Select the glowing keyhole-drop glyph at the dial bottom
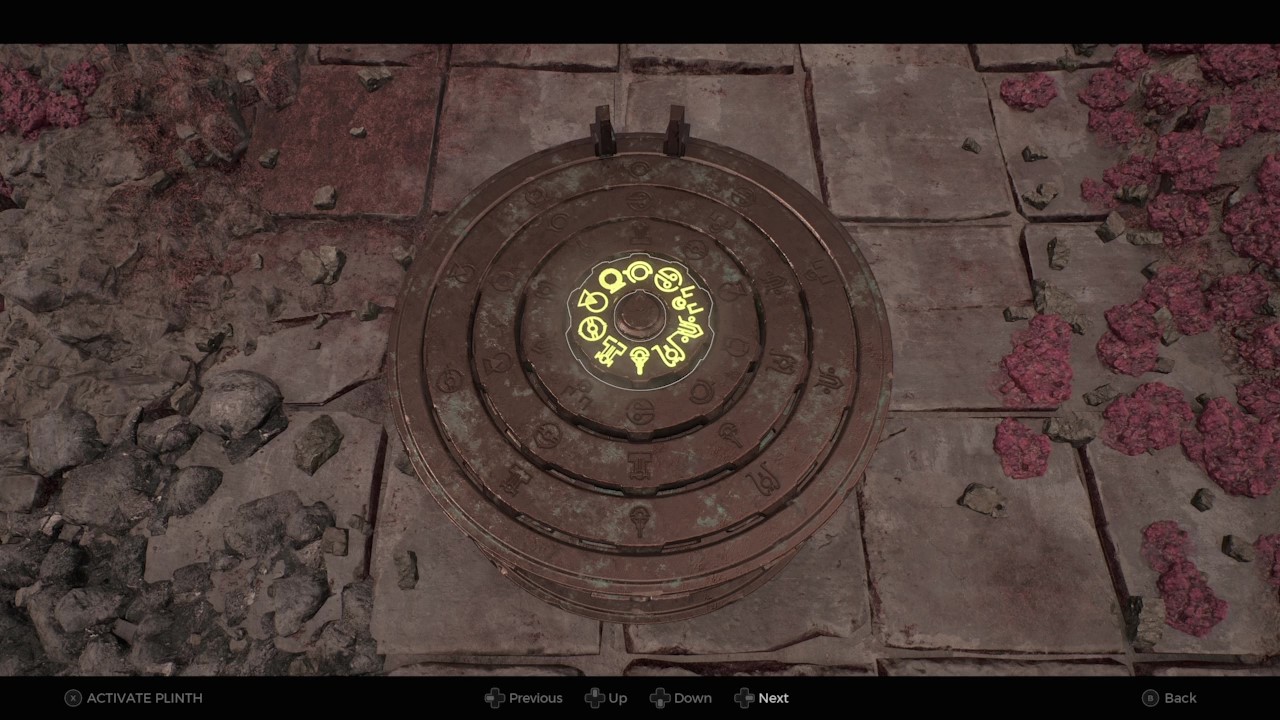The width and height of the screenshot is (1280, 720). pos(639,360)
